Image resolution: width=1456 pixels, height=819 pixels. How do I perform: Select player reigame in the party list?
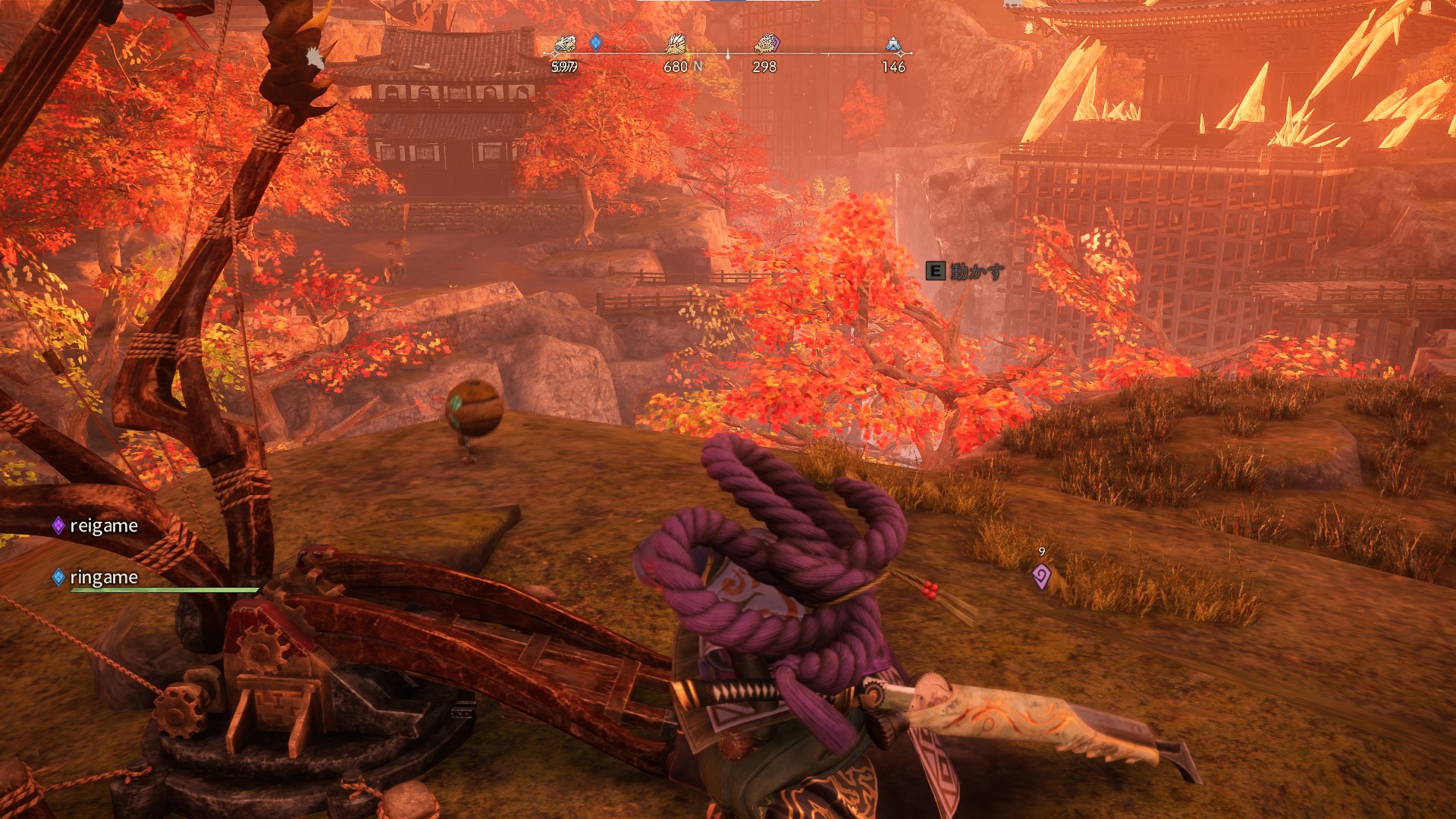tap(103, 526)
